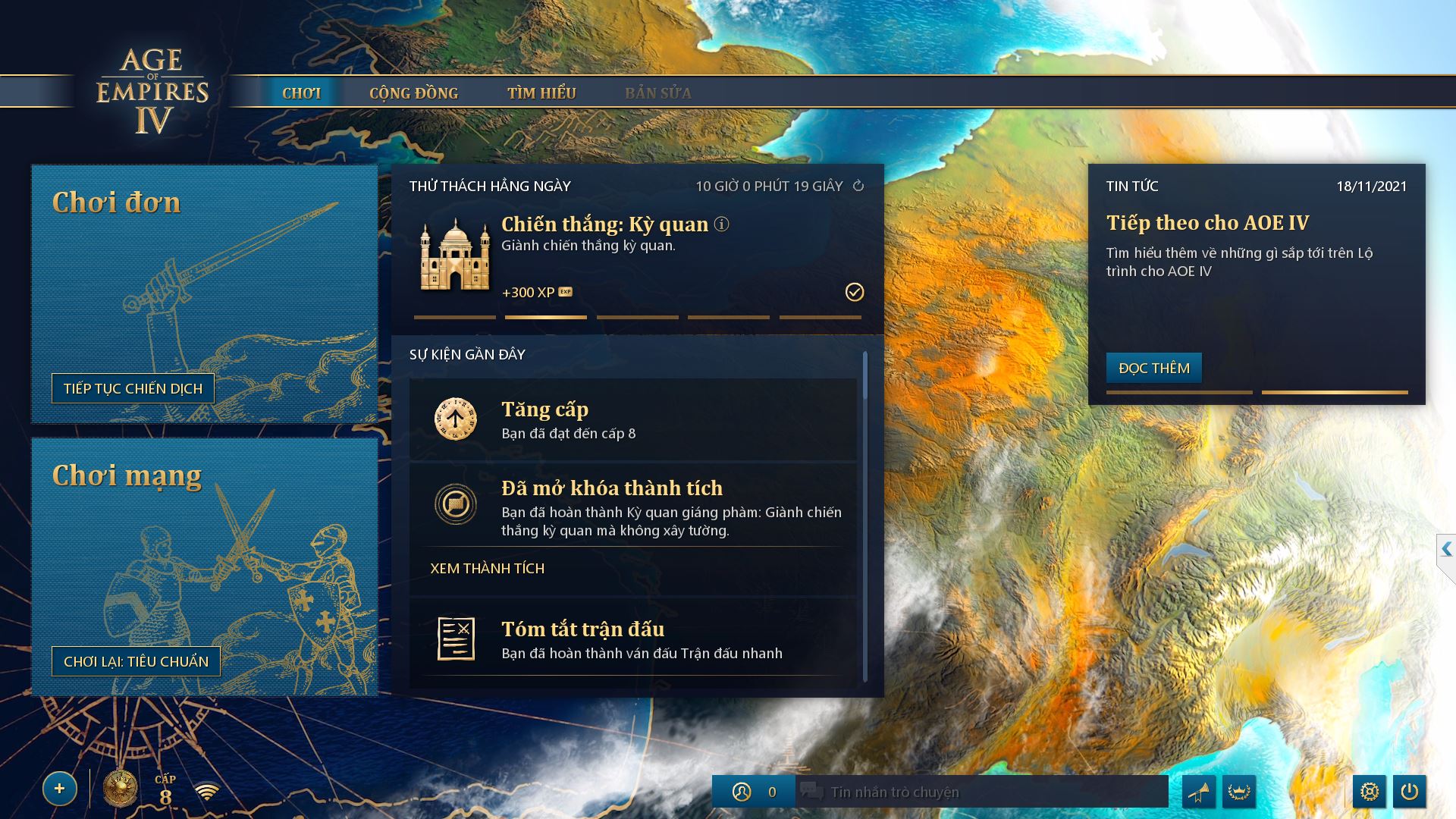Open XEM THÀNH TÍCH achievements link

486,567
